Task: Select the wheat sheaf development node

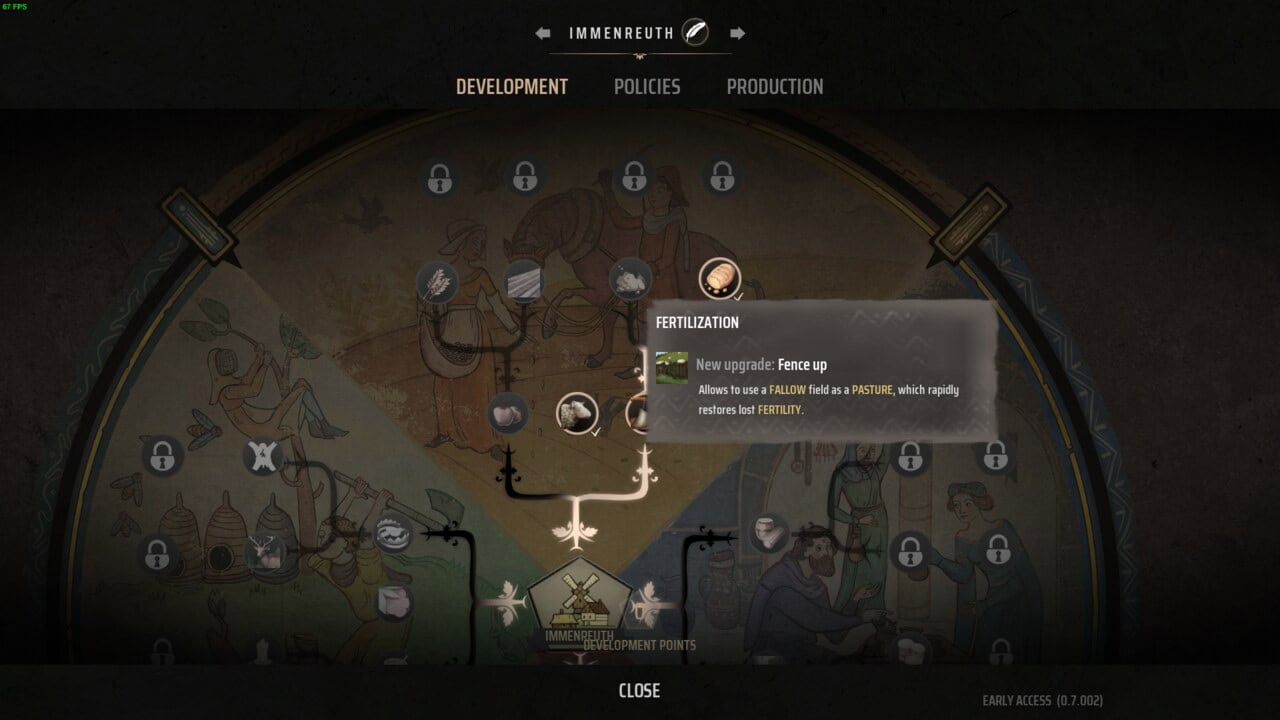Action: [x=437, y=282]
